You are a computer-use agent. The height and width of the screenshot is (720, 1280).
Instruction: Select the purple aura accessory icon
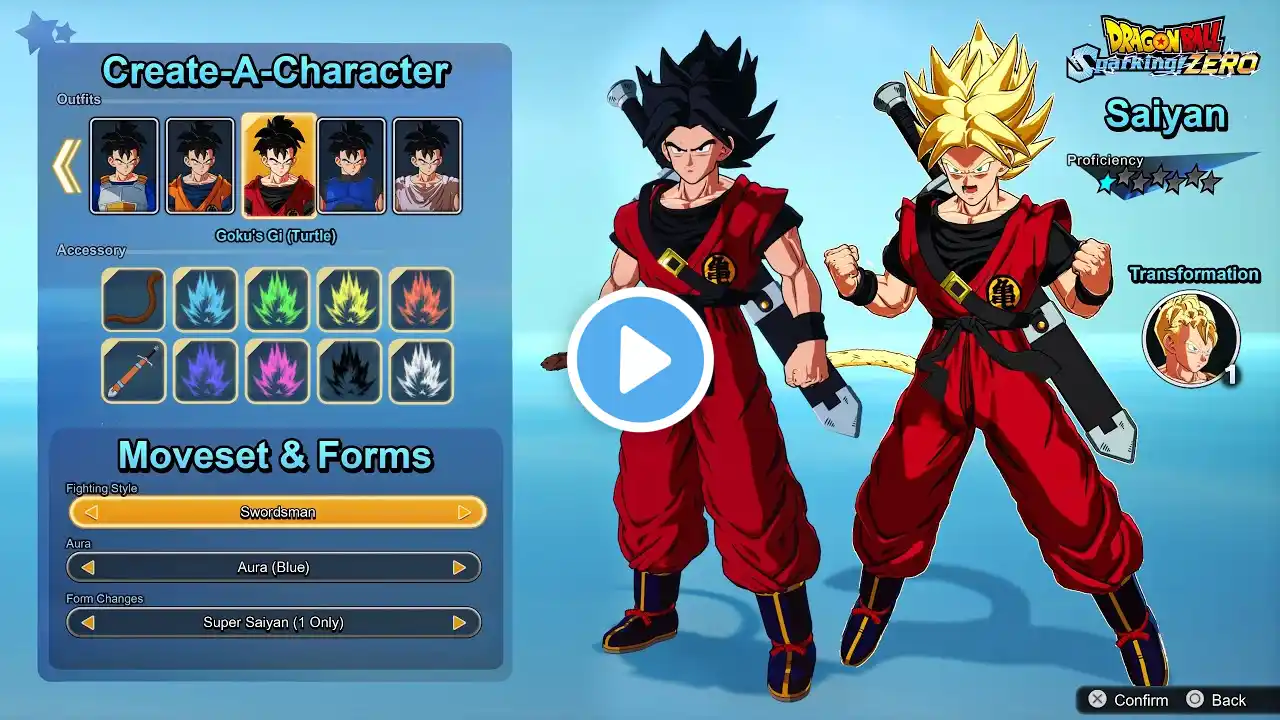click(205, 371)
